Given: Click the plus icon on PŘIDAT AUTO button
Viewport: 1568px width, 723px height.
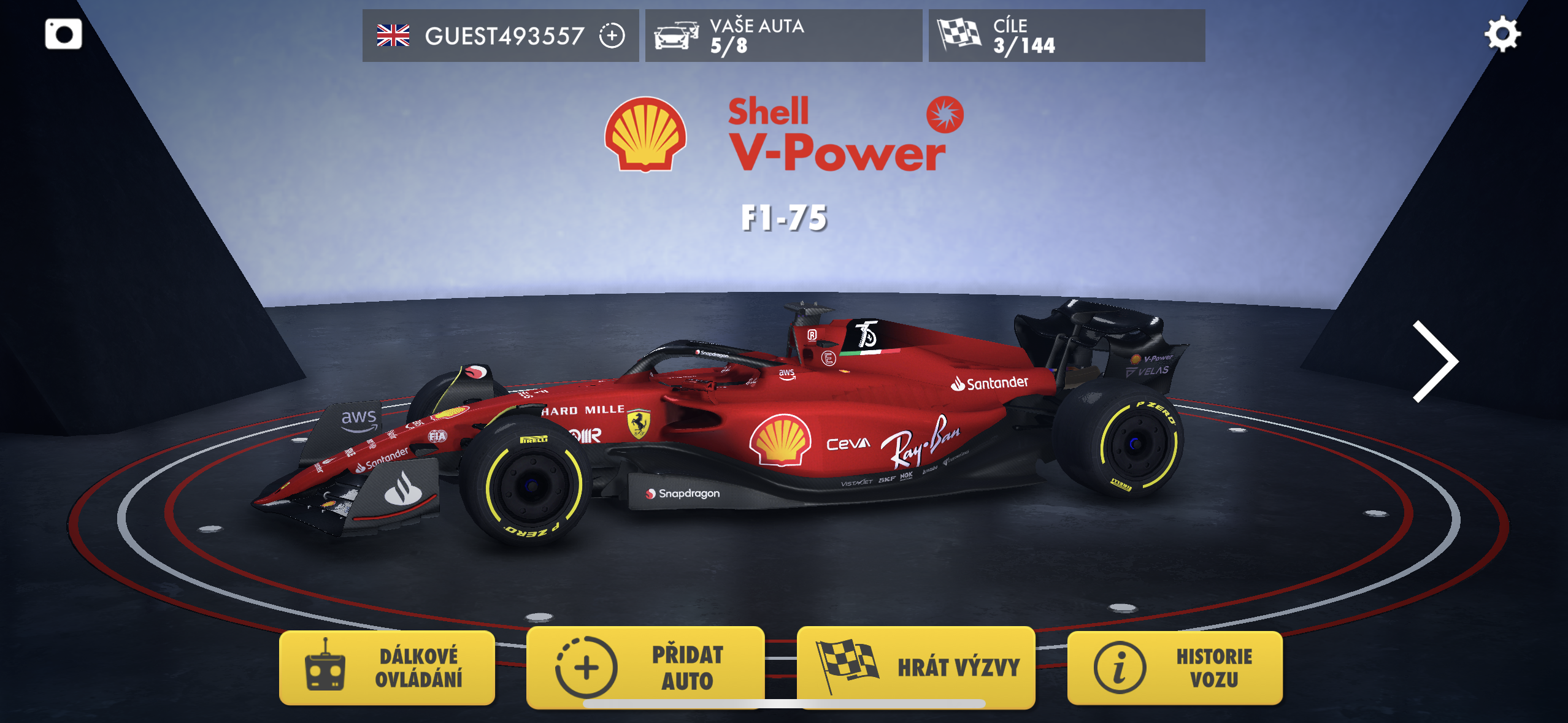Looking at the screenshot, I should 586,668.
